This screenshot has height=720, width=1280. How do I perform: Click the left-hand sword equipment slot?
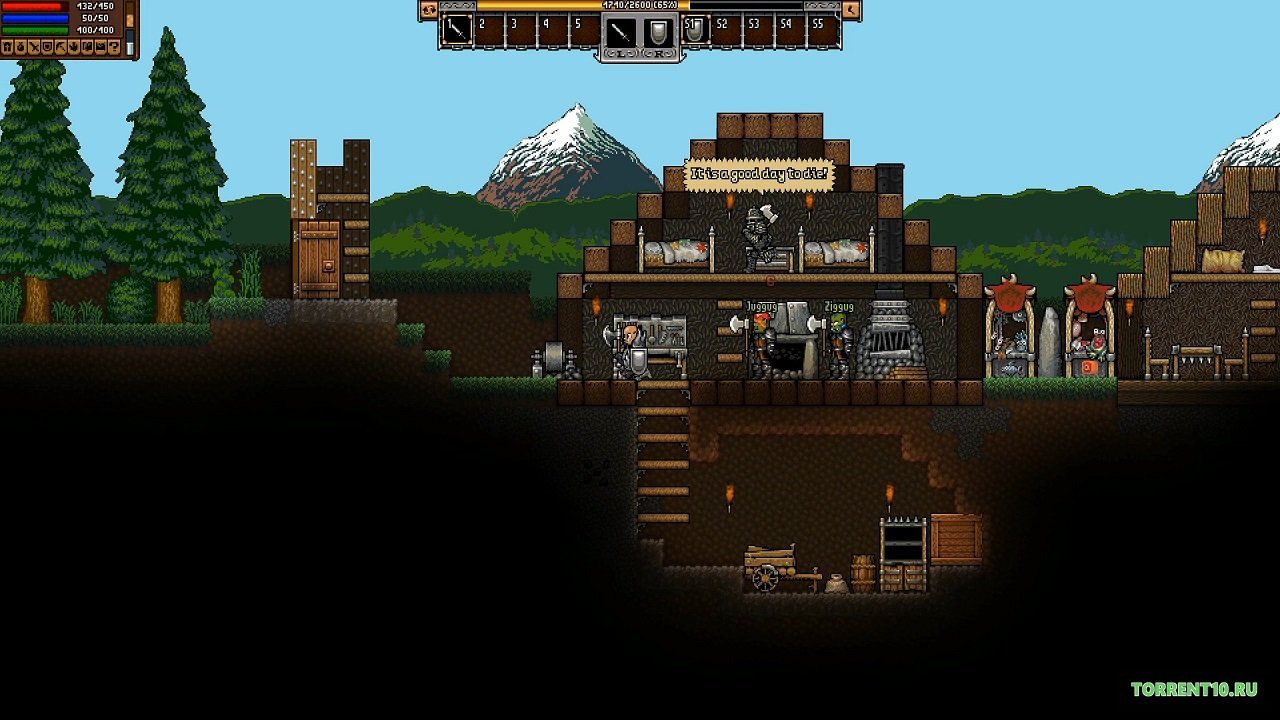coord(620,32)
